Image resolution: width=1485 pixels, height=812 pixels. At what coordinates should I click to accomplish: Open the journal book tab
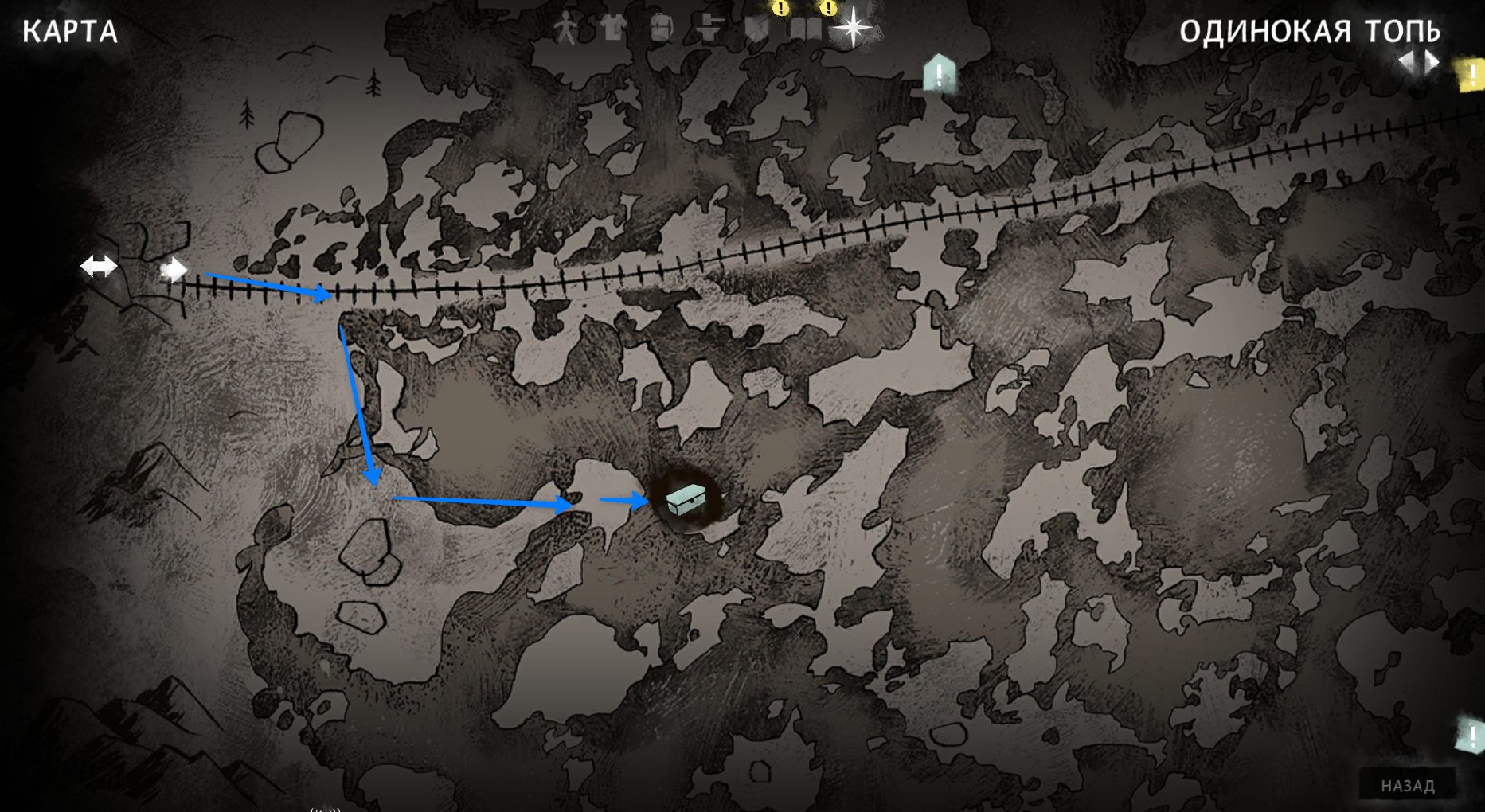pyautogui.click(x=805, y=29)
